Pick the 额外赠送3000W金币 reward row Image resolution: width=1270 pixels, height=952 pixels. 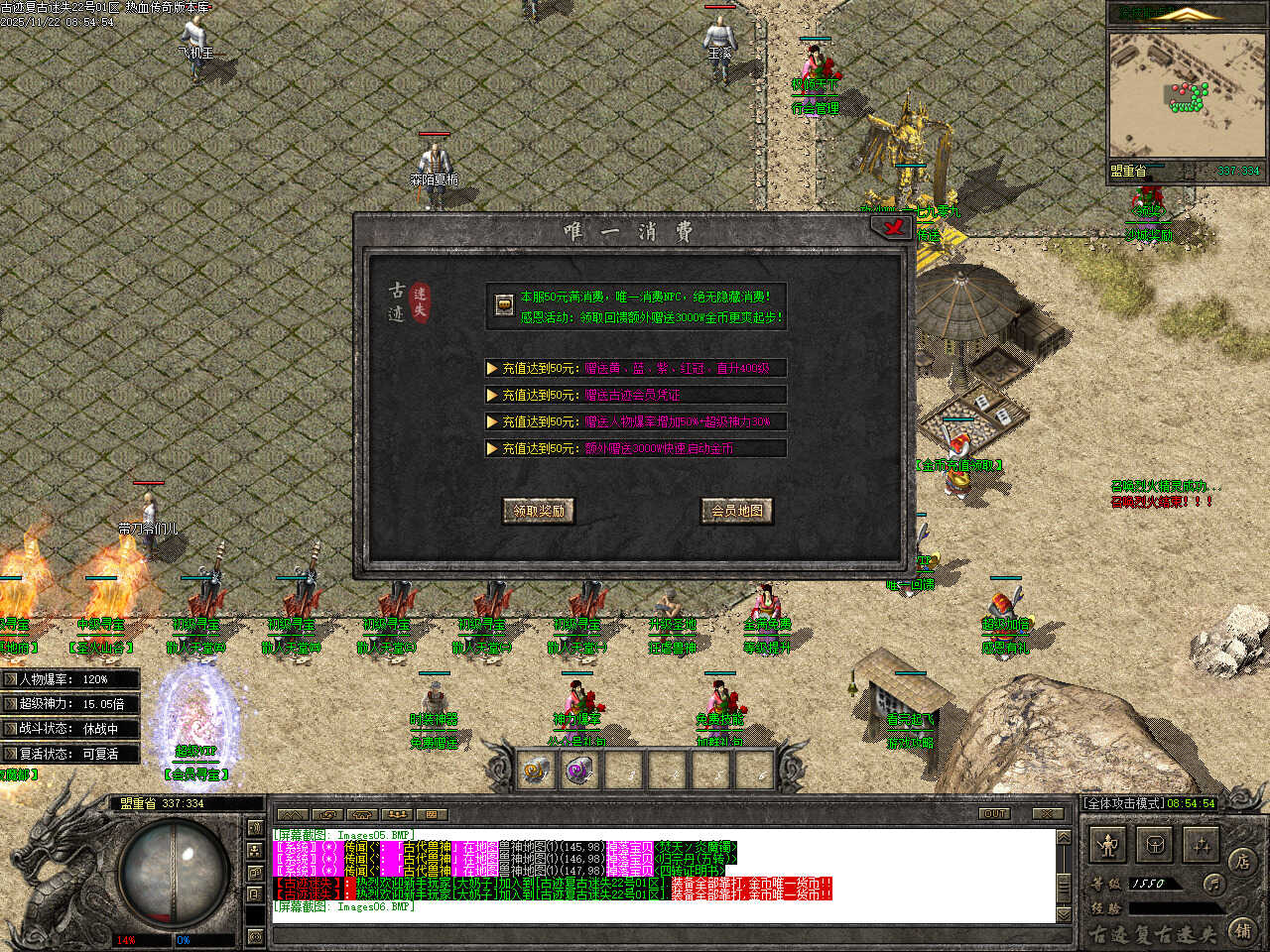pos(635,448)
